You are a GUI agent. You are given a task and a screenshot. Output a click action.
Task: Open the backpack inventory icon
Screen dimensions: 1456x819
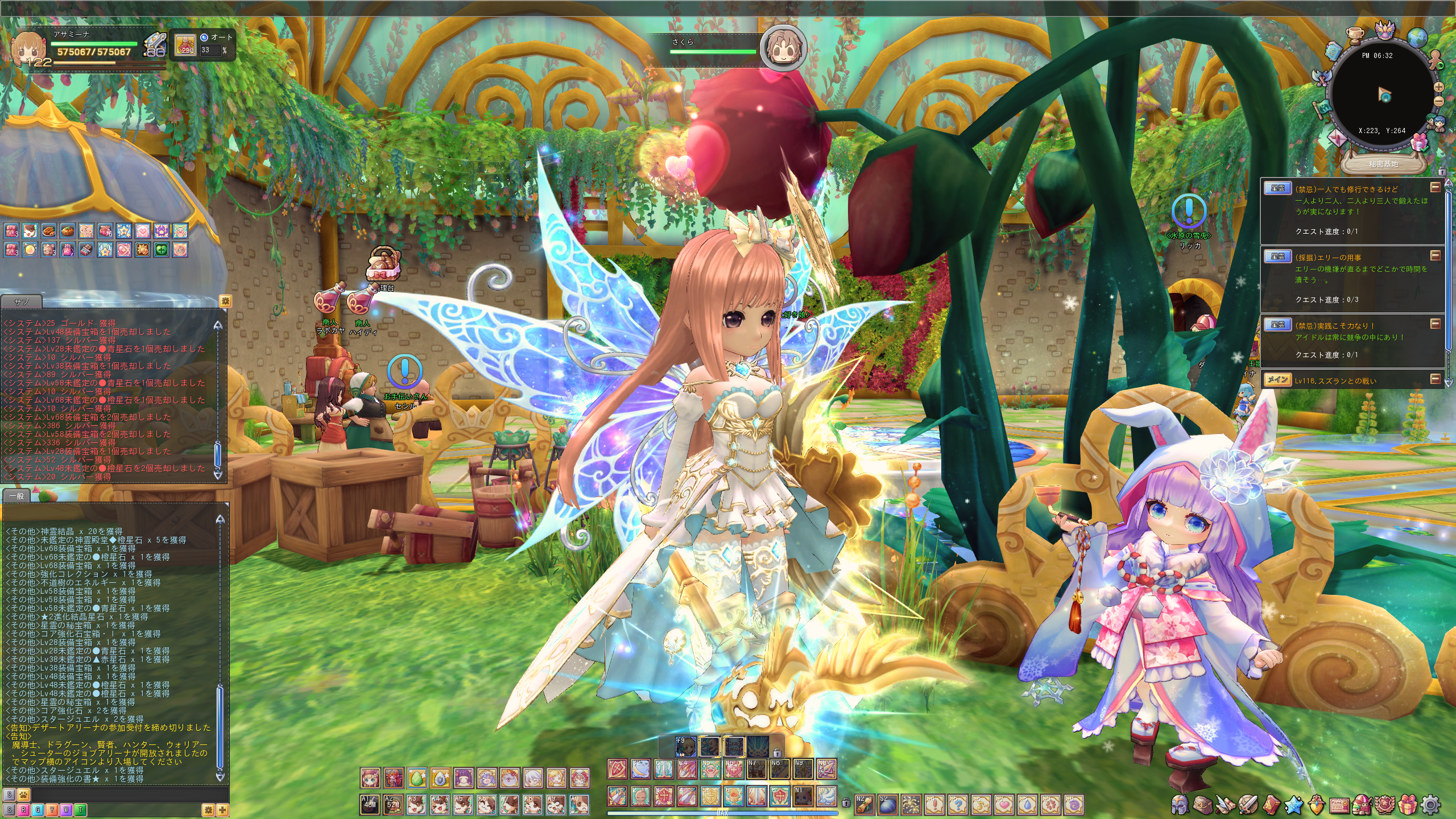[x=1203, y=804]
